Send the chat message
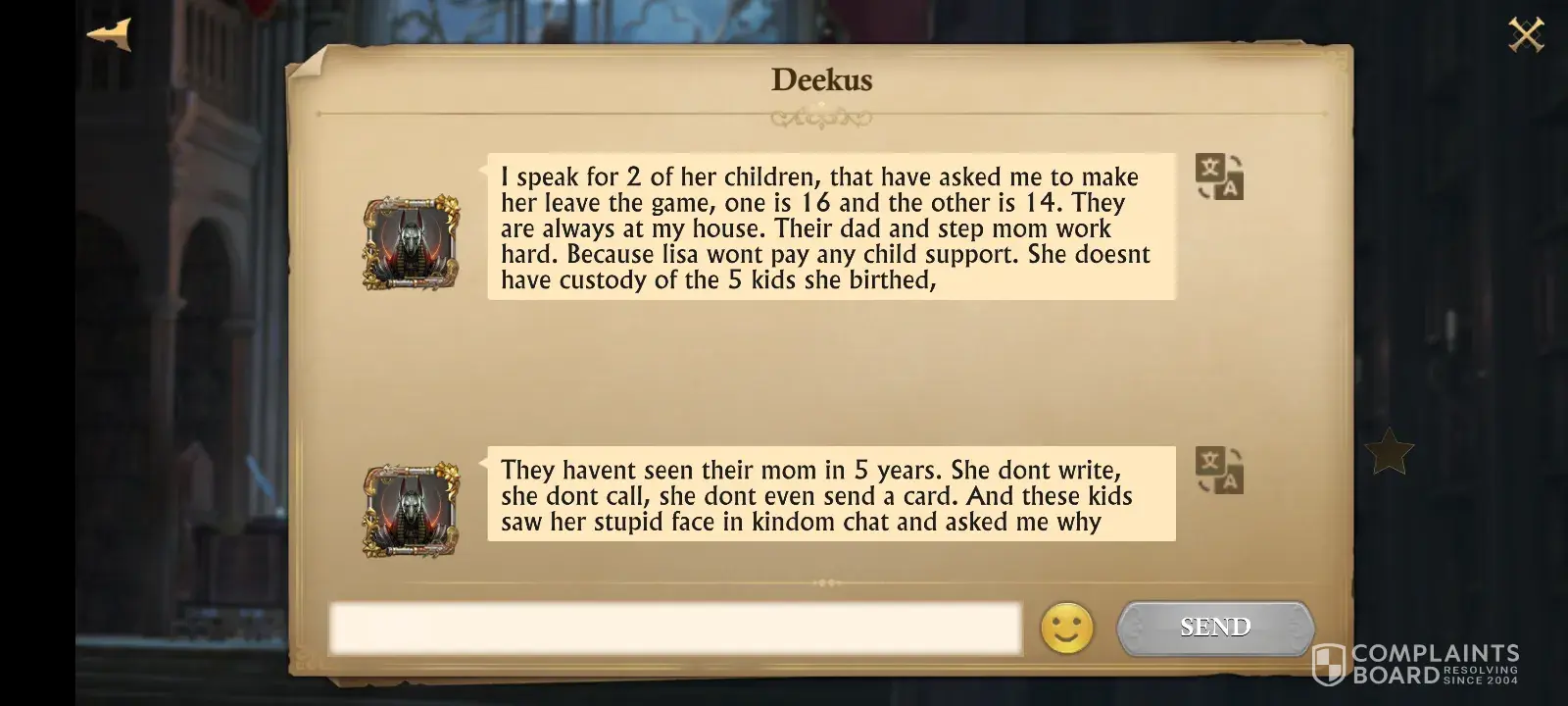The height and width of the screenshot is (706, 1568). click(1215, 627)
